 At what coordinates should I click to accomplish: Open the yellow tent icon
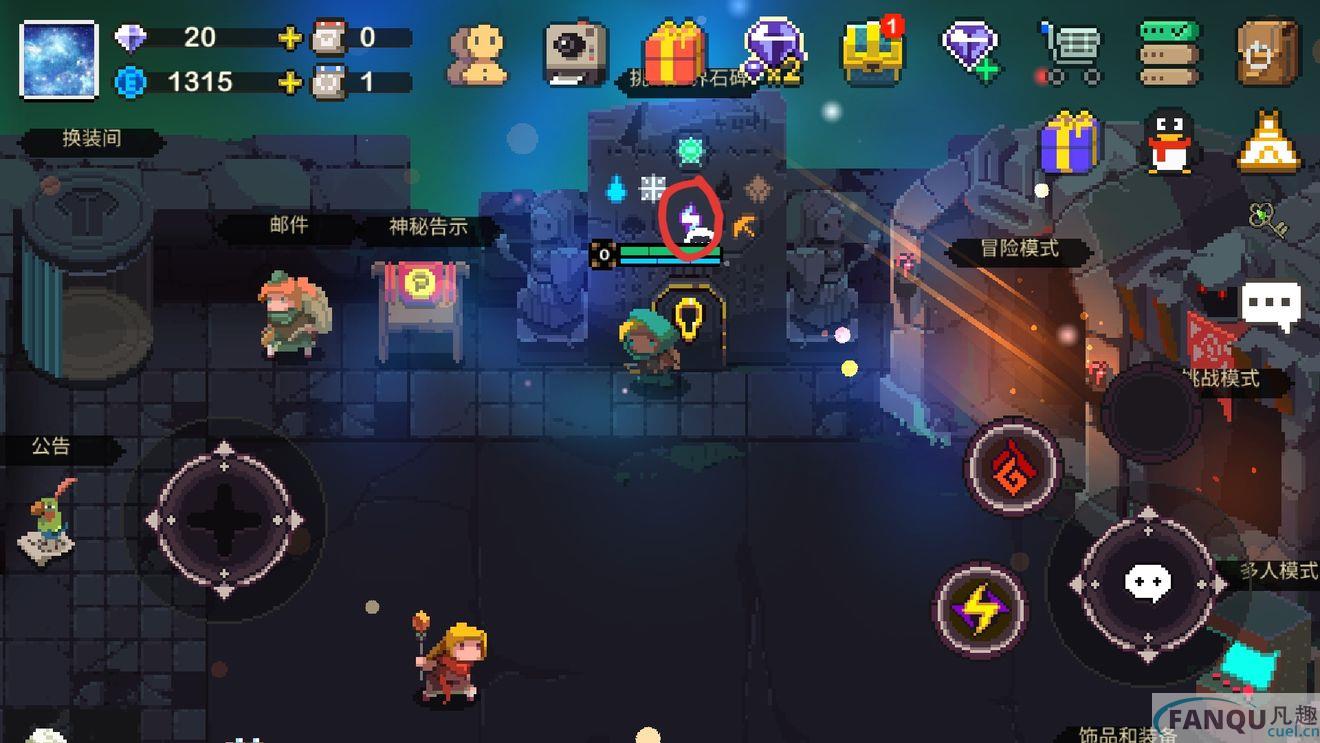[1269, 142]
